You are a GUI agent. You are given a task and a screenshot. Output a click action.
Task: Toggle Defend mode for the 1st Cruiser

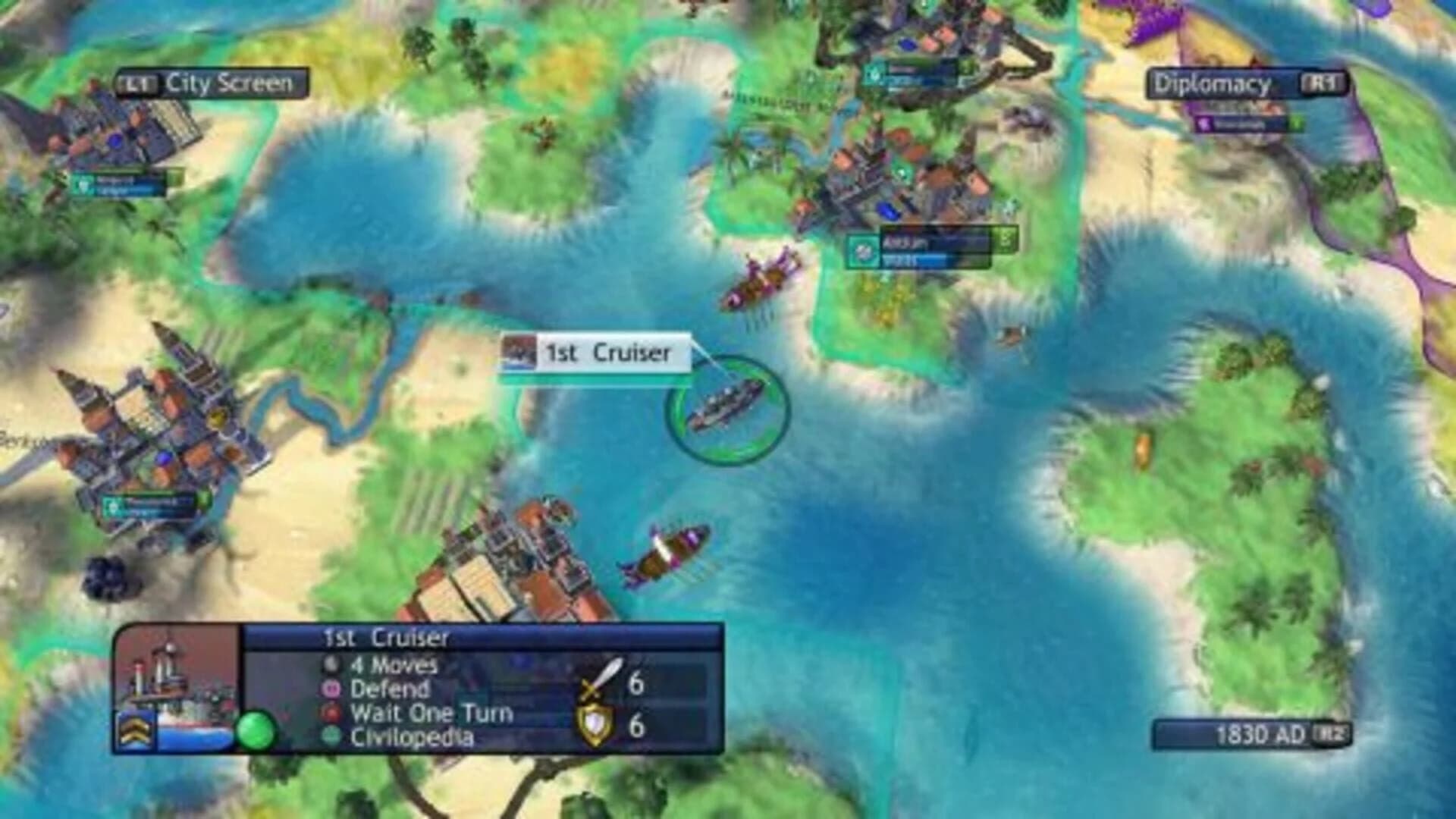click(x=388, y=689)
